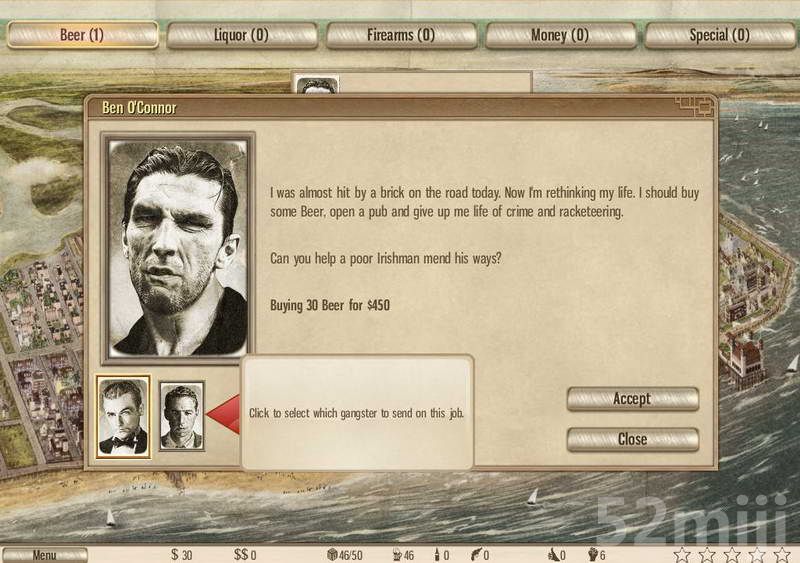Switch to the Special (0) tab
Viewport: 800px width, 563px height.
719,35
